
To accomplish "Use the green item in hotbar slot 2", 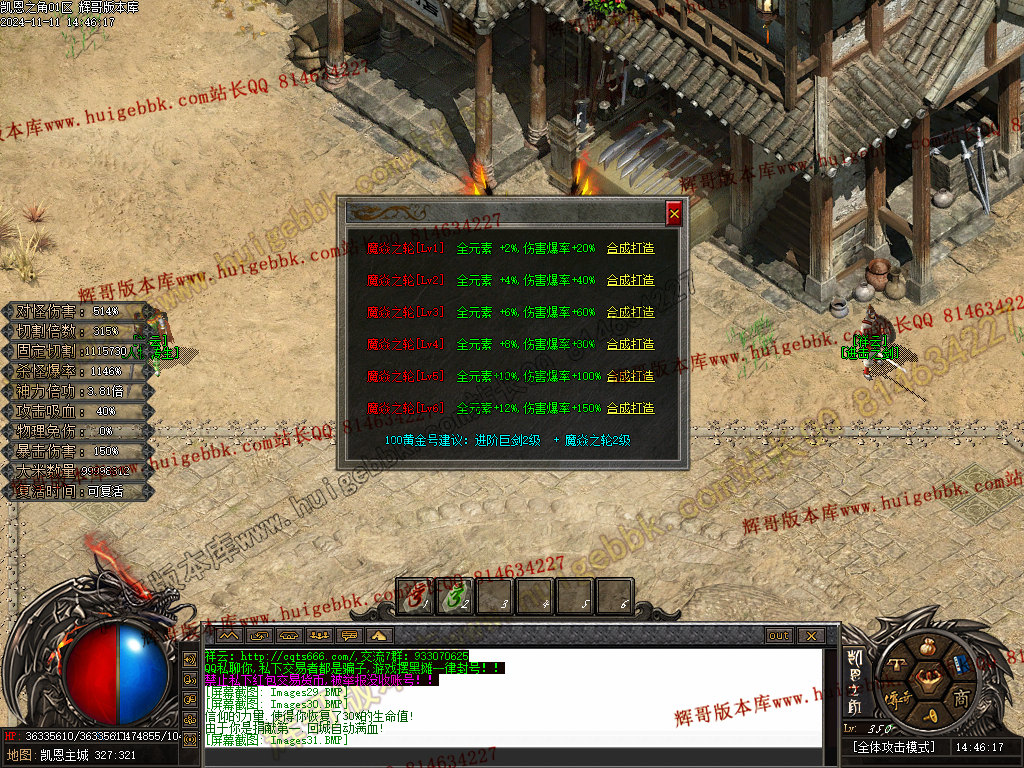I will 456,597.
